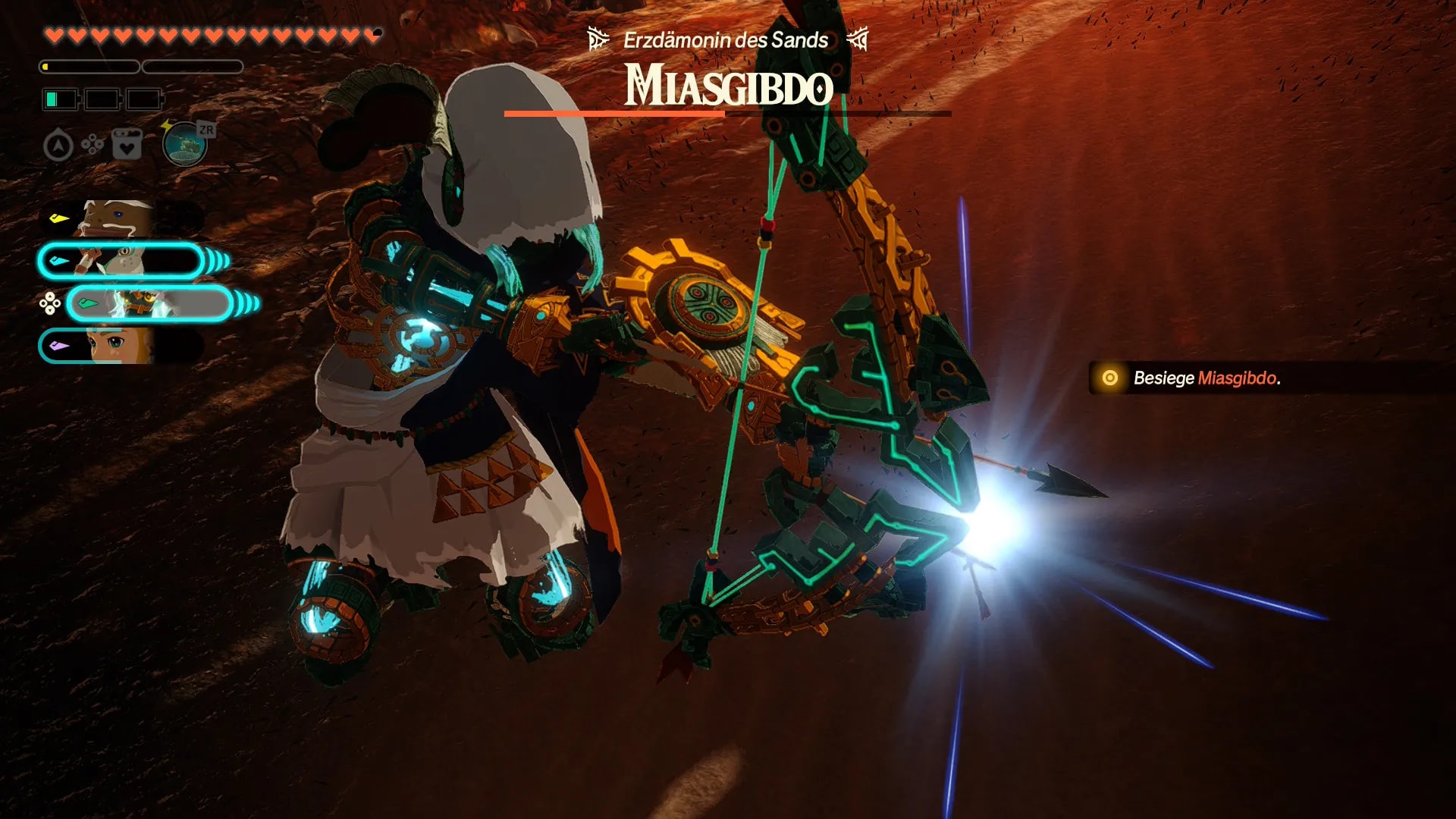Open the heart pouch item icon
This screenshot has width=1456, height=819.
point(127,144)
